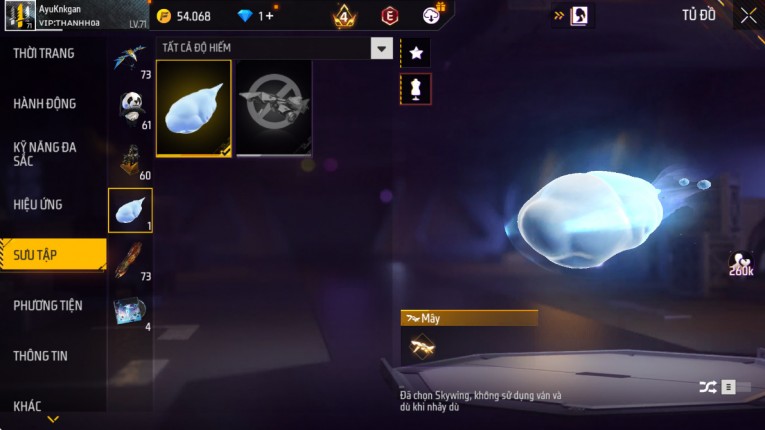
Task: Choose the SƯU TẬP category
Action: [x=50, y=255]
